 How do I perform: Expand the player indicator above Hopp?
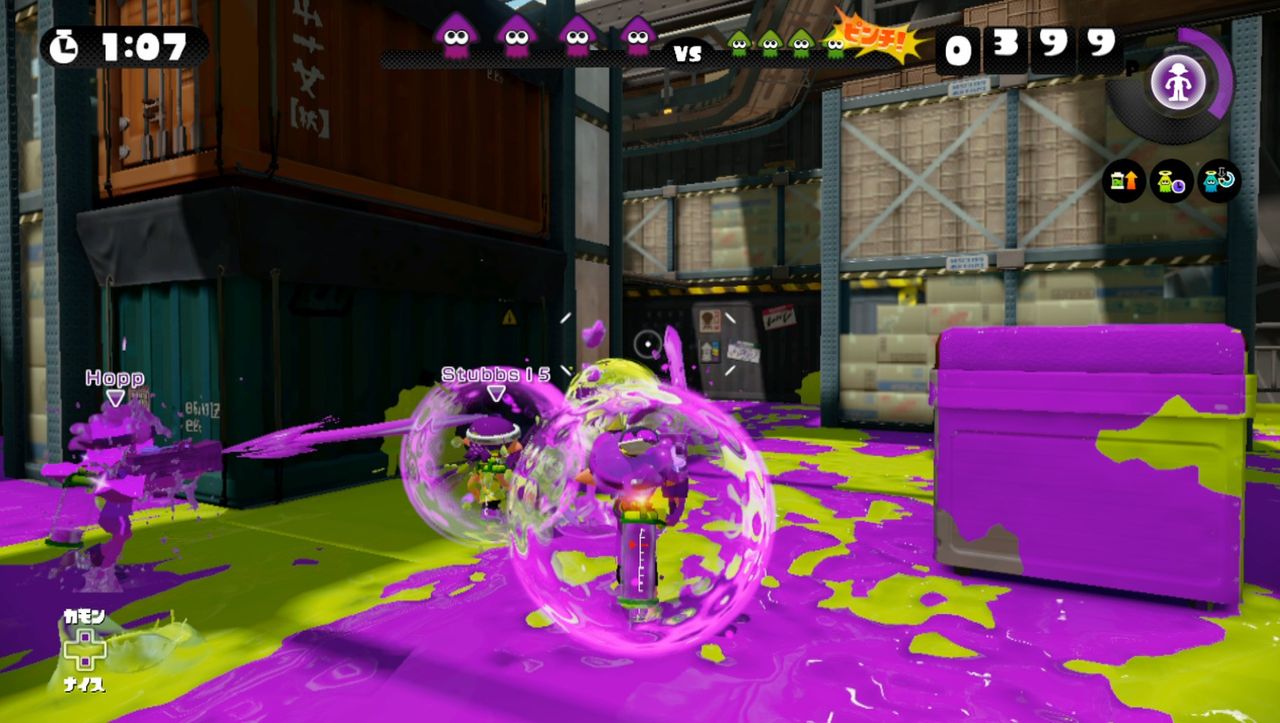click(115, 395)
